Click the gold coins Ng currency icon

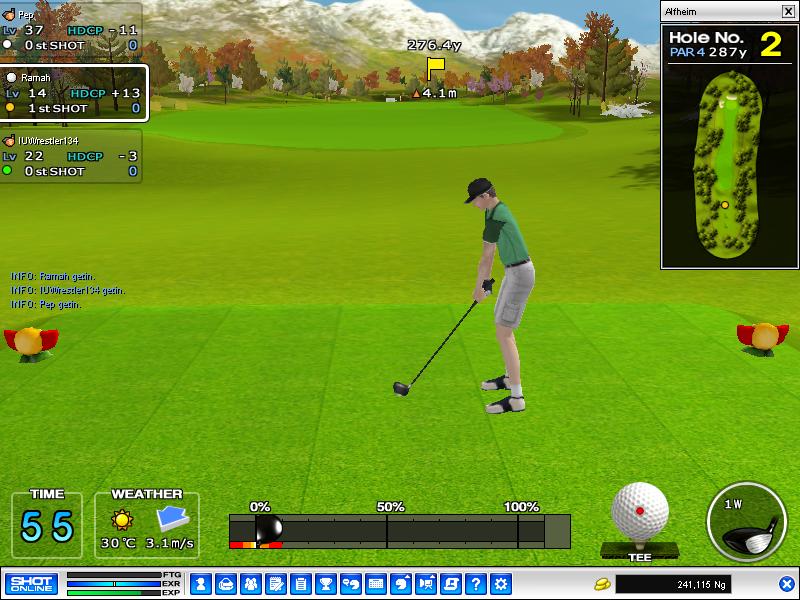point(602,583)
